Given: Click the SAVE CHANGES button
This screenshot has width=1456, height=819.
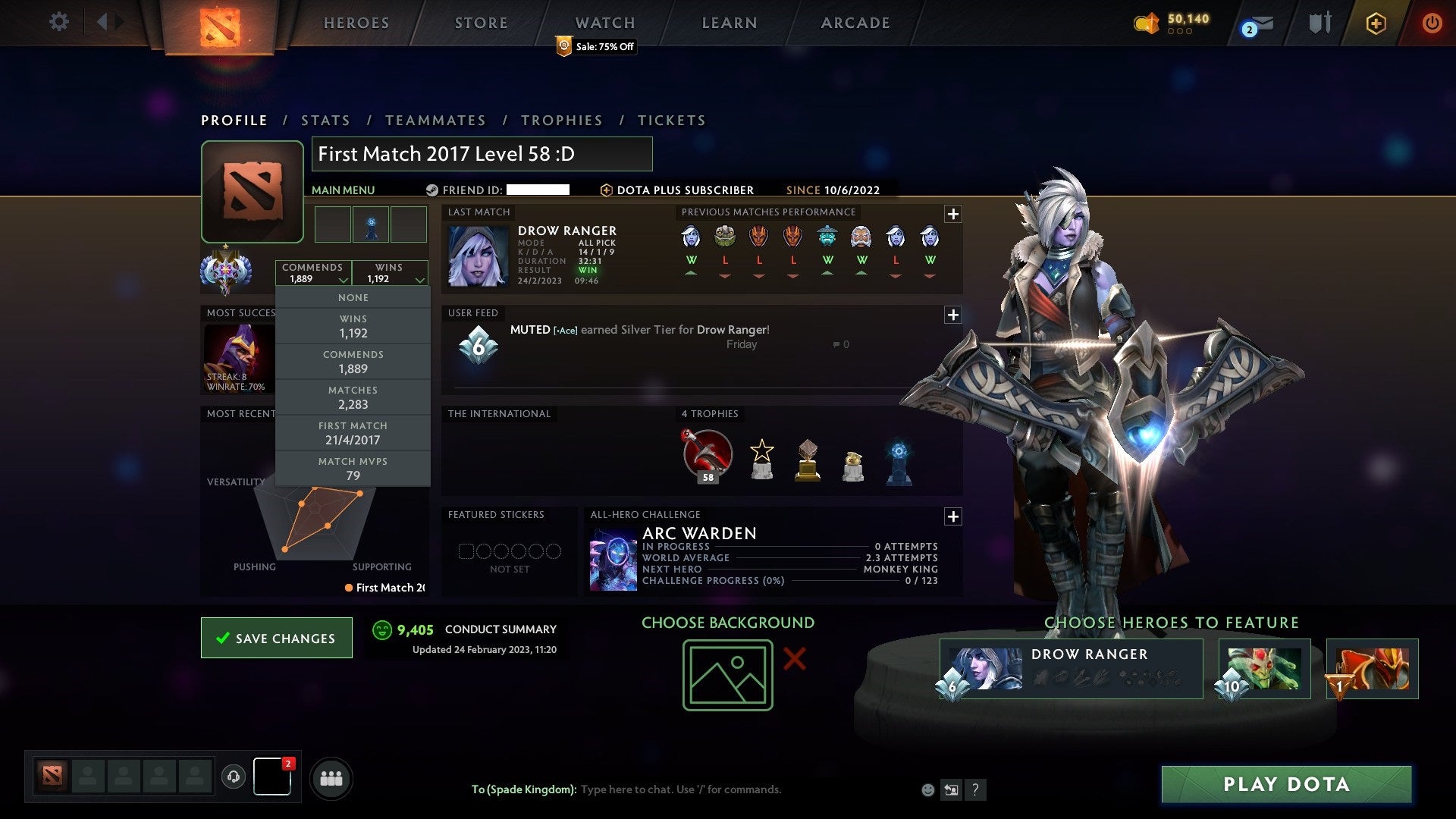Looking at the screenshot, I should 276,638.
